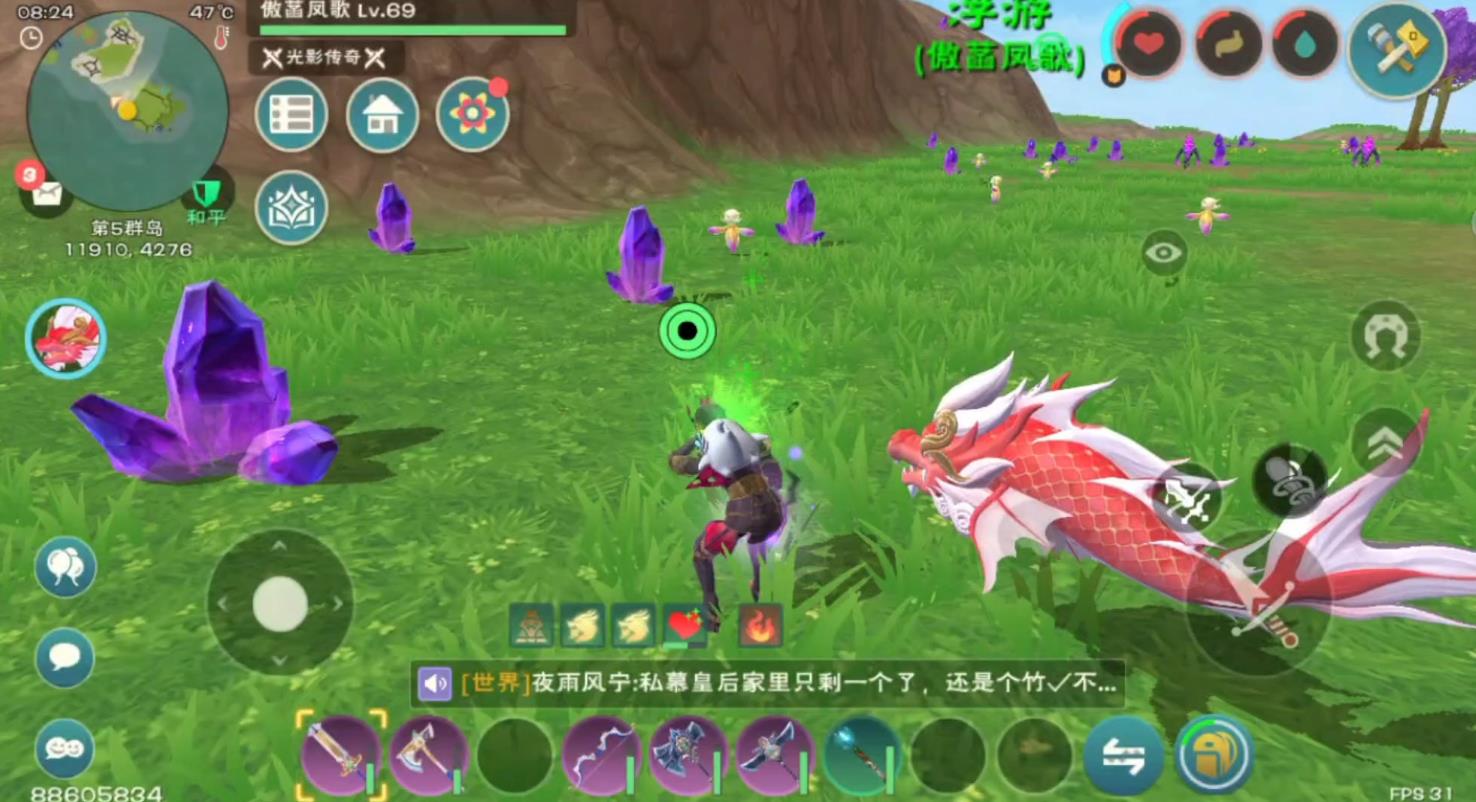Tap the house home button

point(382,115)
